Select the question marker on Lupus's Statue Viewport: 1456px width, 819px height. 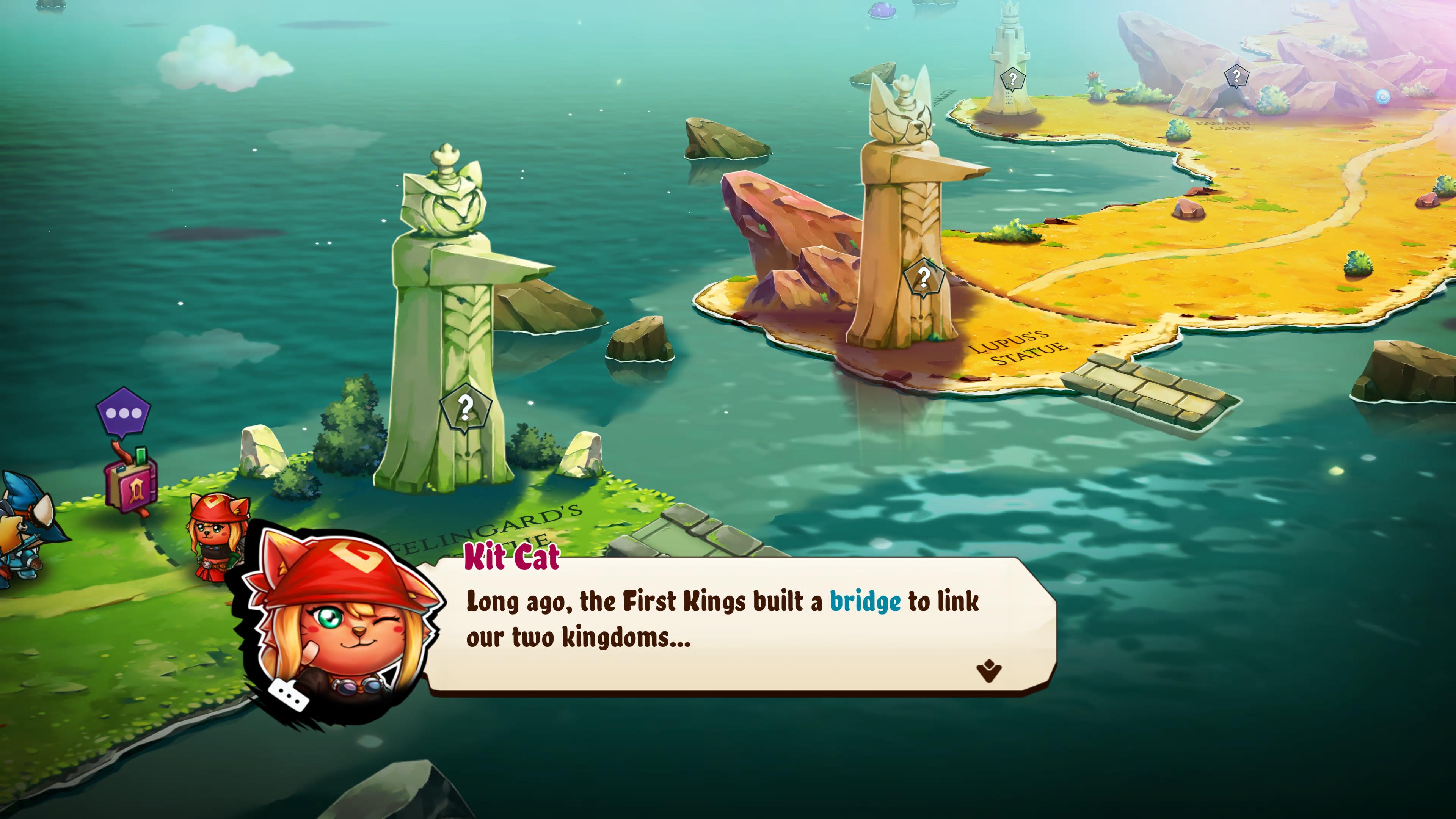(x=923, y=278)
